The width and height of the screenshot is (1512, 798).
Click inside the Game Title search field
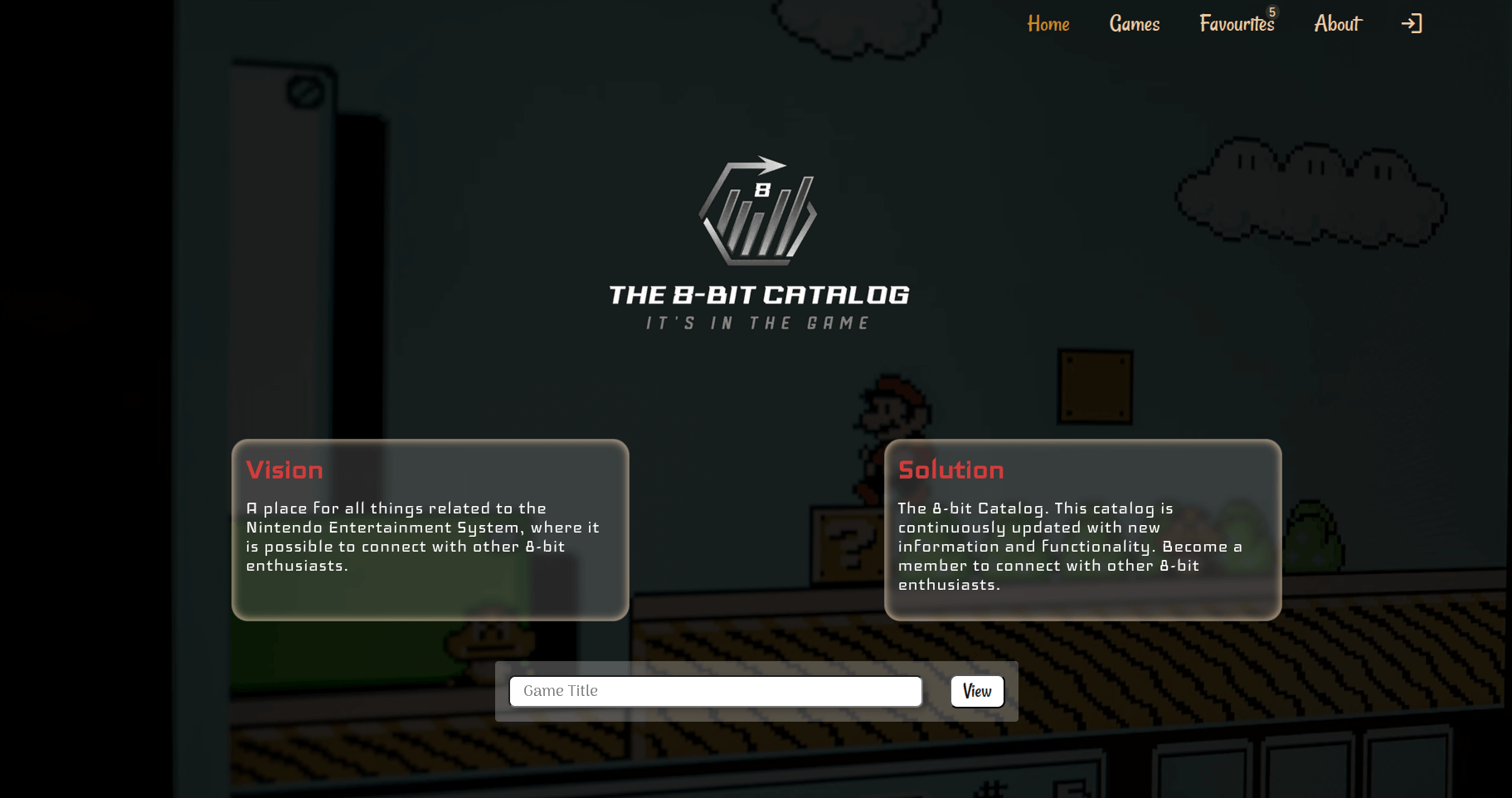pos(715,690)
